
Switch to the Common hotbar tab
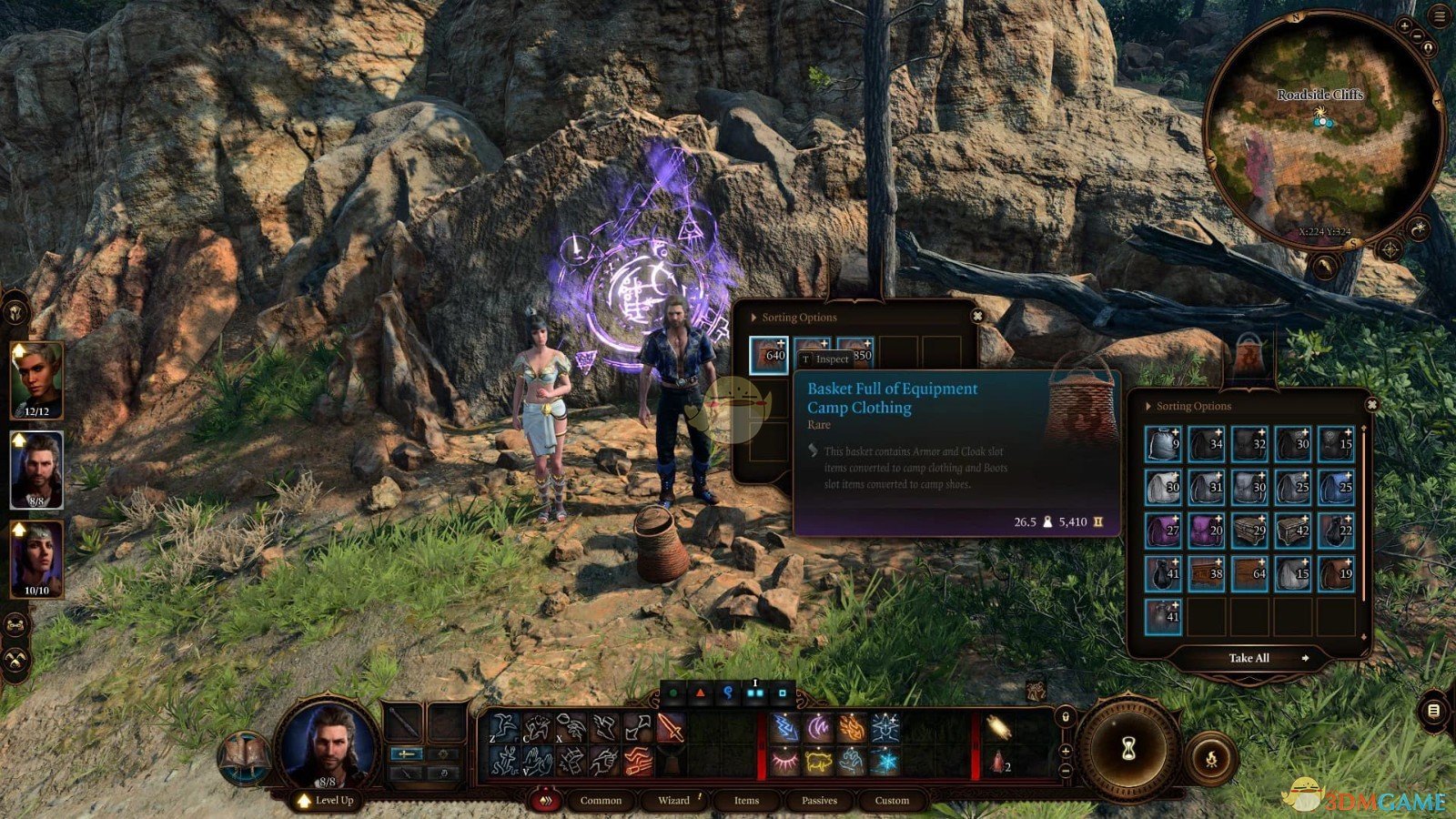[601, 801]
